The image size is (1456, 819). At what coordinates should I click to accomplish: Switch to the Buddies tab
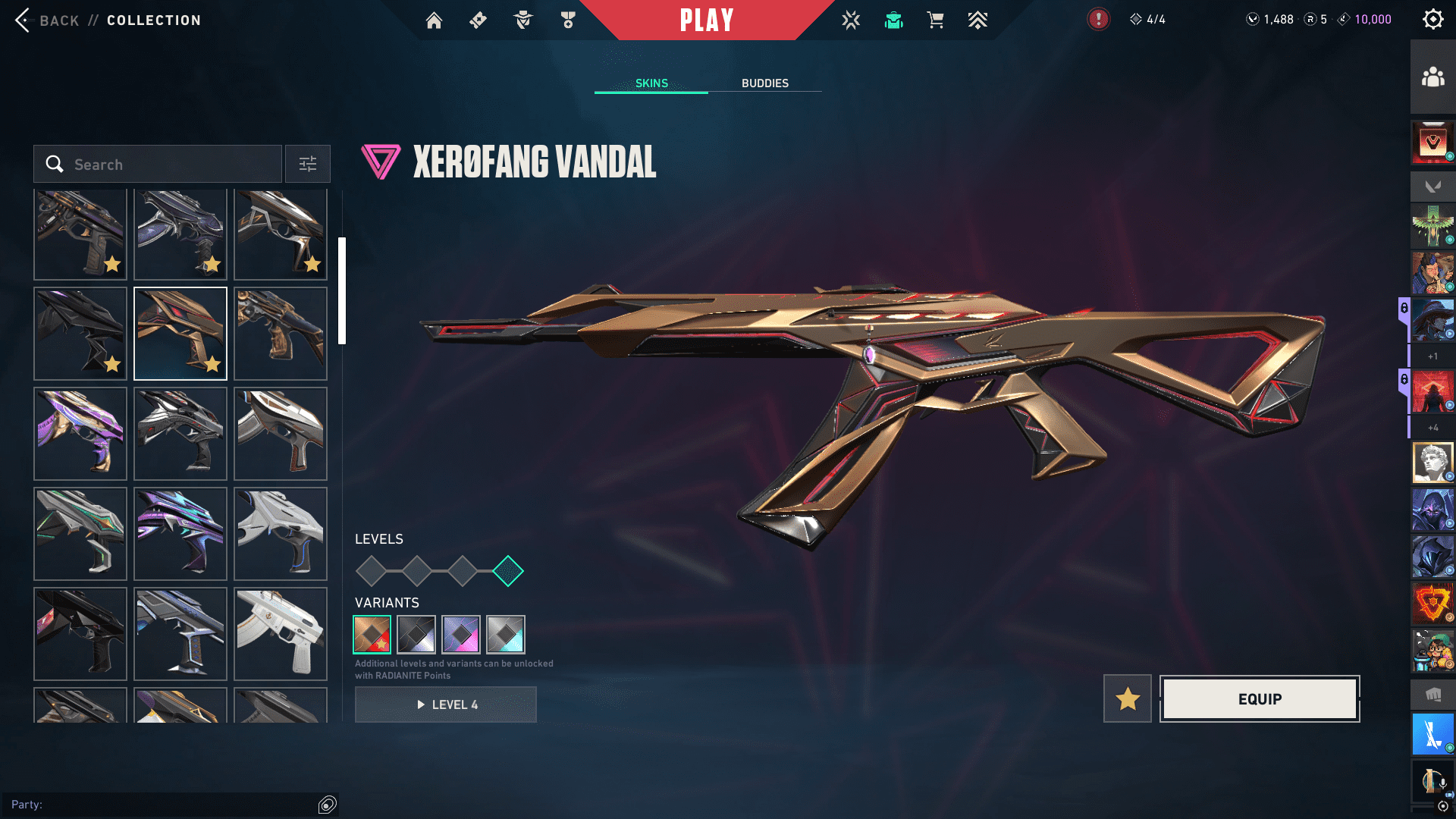pyautogui.click(x=764, y=83)
